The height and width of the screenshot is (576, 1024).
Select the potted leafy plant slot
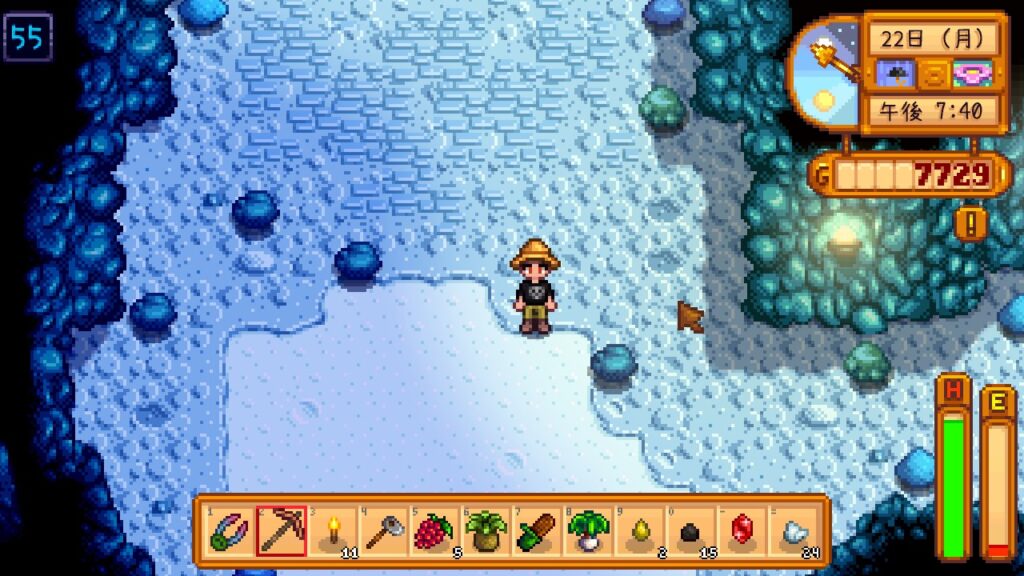tap(486, 531)
